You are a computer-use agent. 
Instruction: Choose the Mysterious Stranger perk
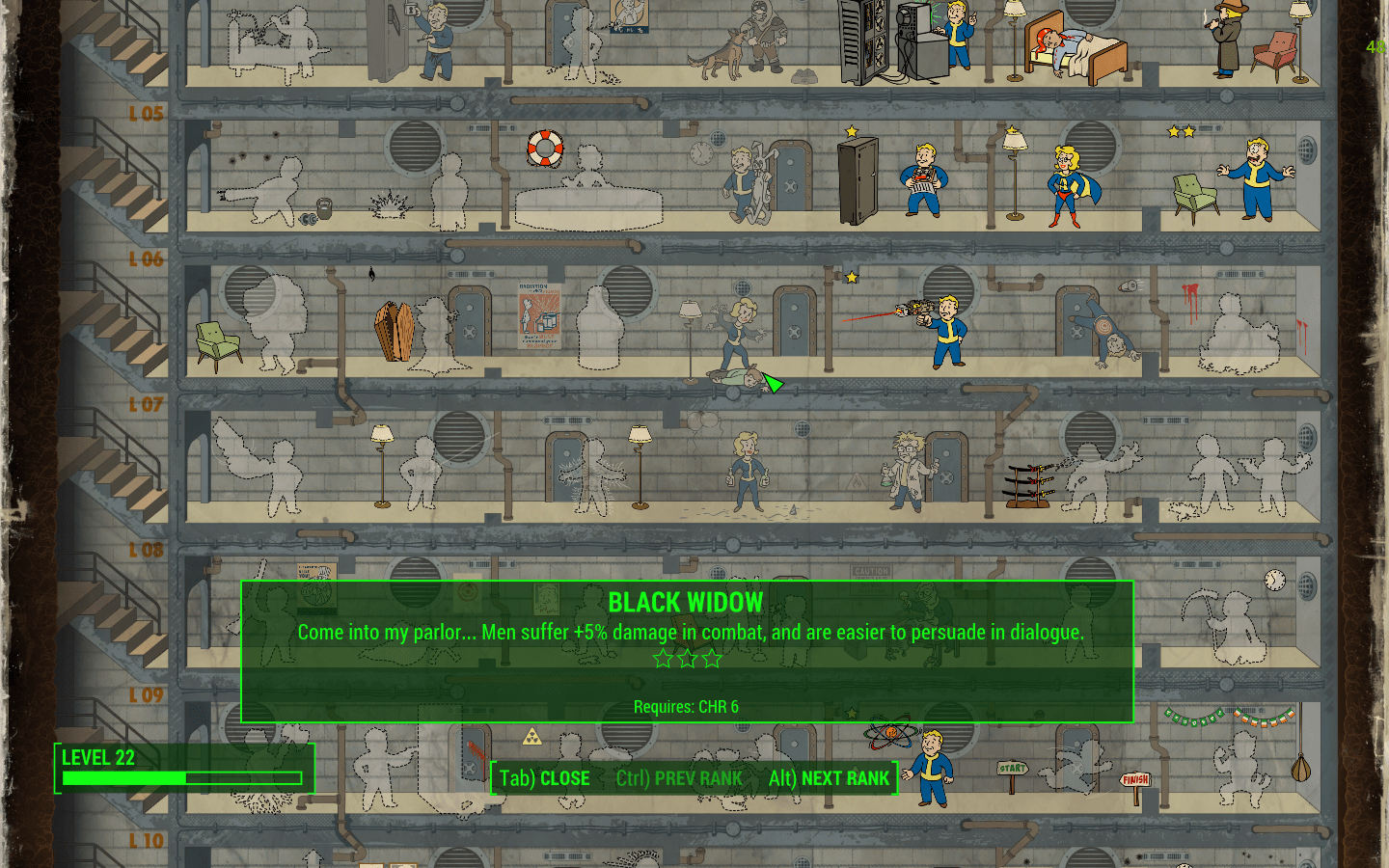1227,41
